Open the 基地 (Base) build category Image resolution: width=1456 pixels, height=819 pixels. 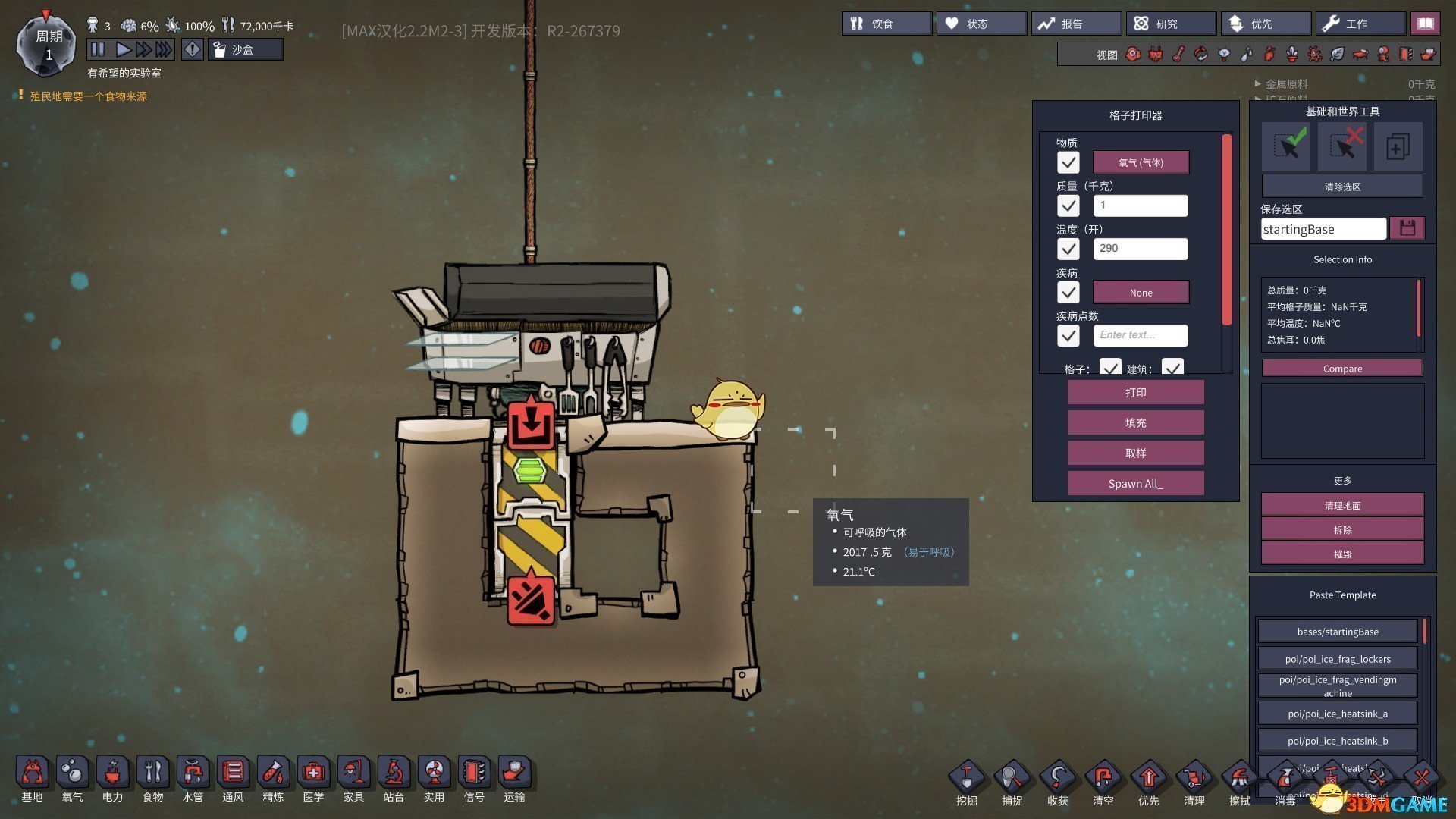pyautogui.click(x=32, y=779)
